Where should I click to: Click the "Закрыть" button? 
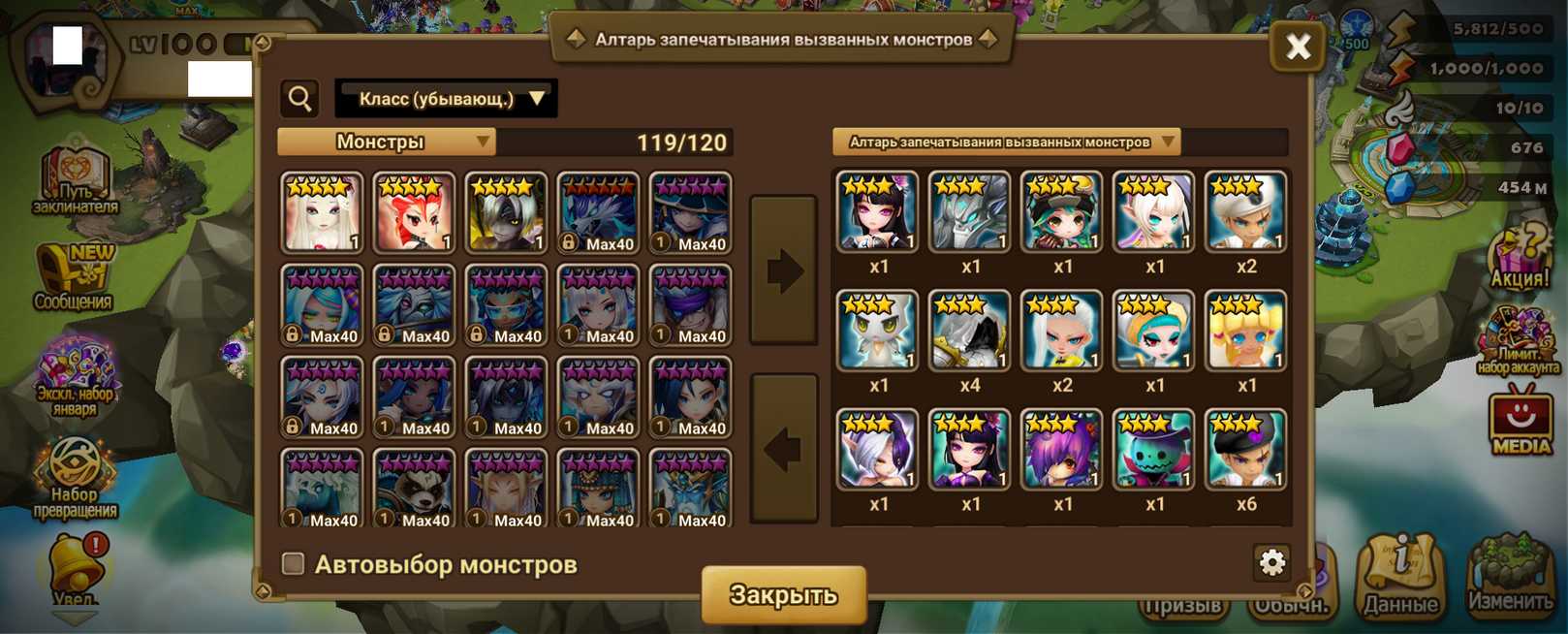coord(783,593)
